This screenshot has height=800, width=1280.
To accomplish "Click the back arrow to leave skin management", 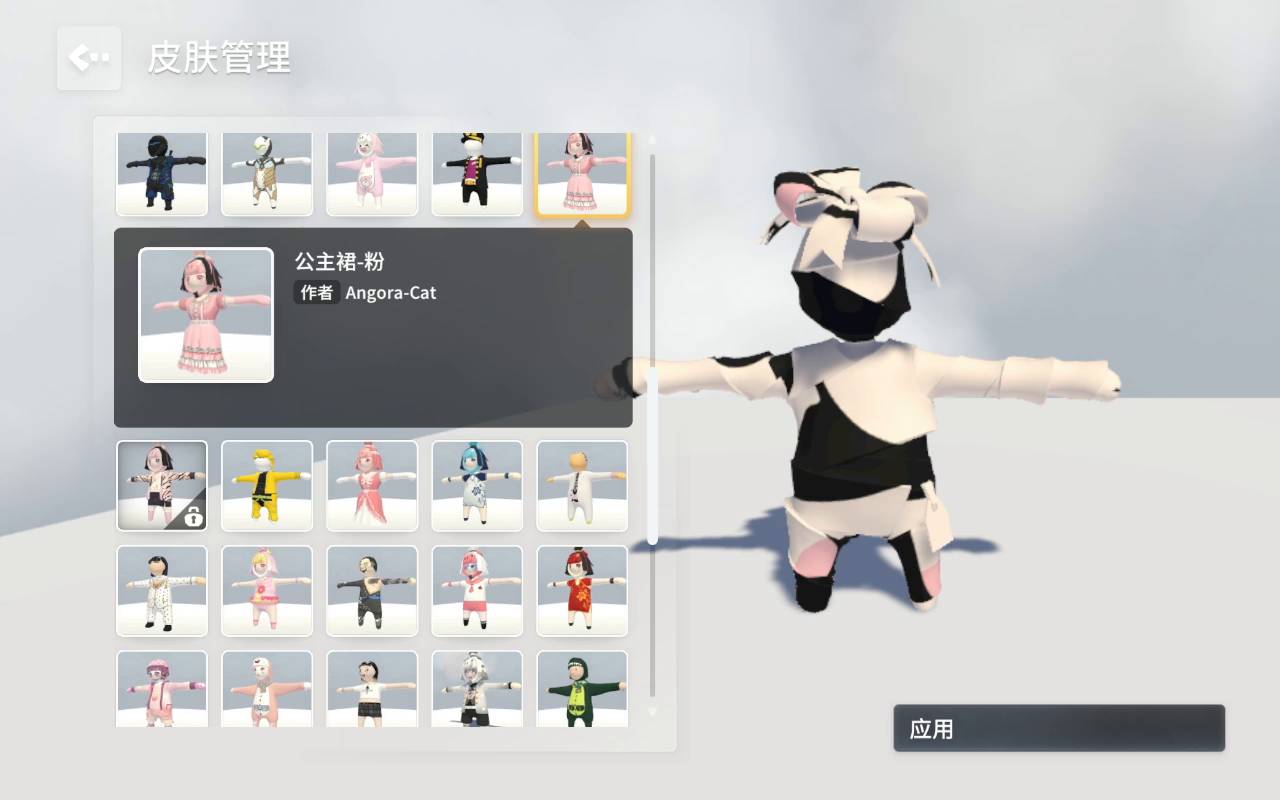I will (x=88, y=57).
